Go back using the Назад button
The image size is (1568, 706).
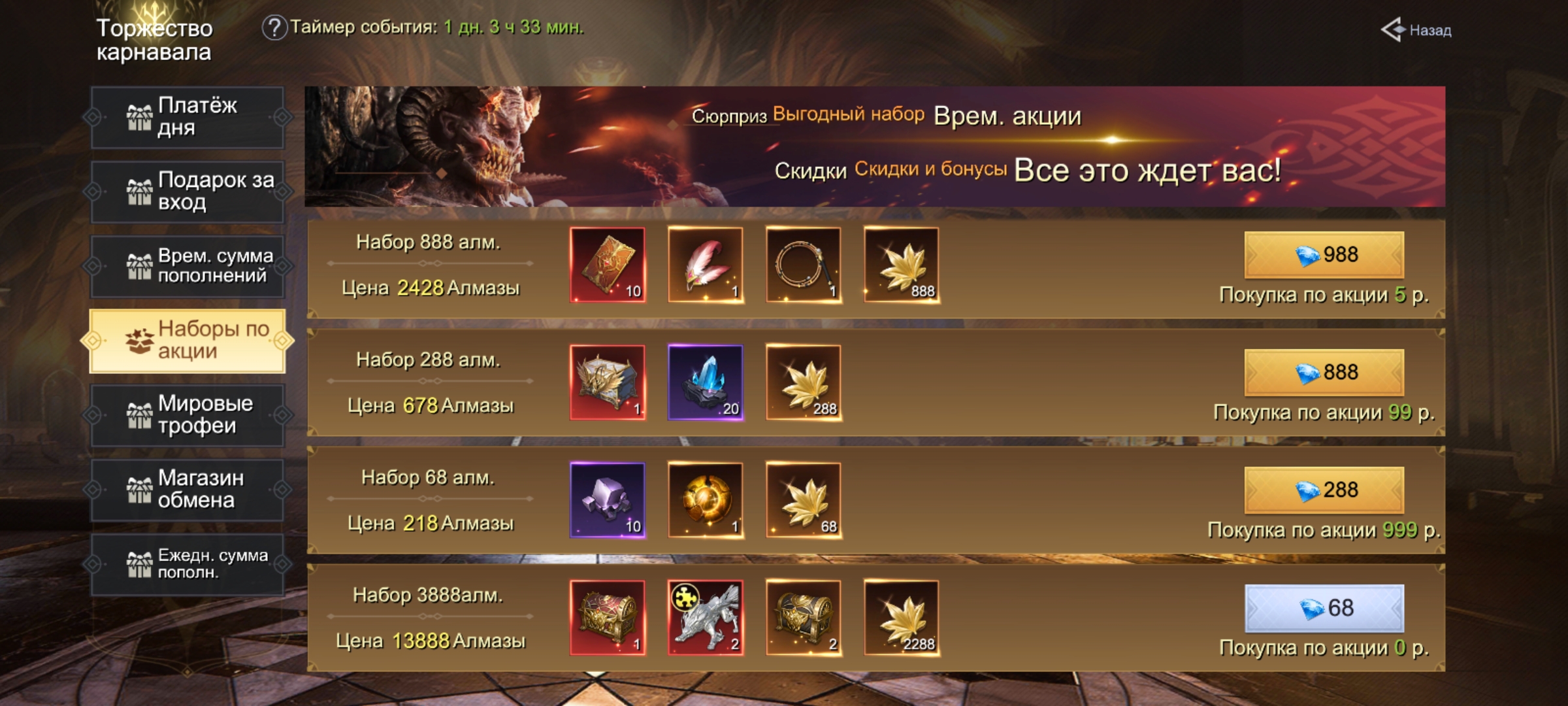click(1416, 30)
